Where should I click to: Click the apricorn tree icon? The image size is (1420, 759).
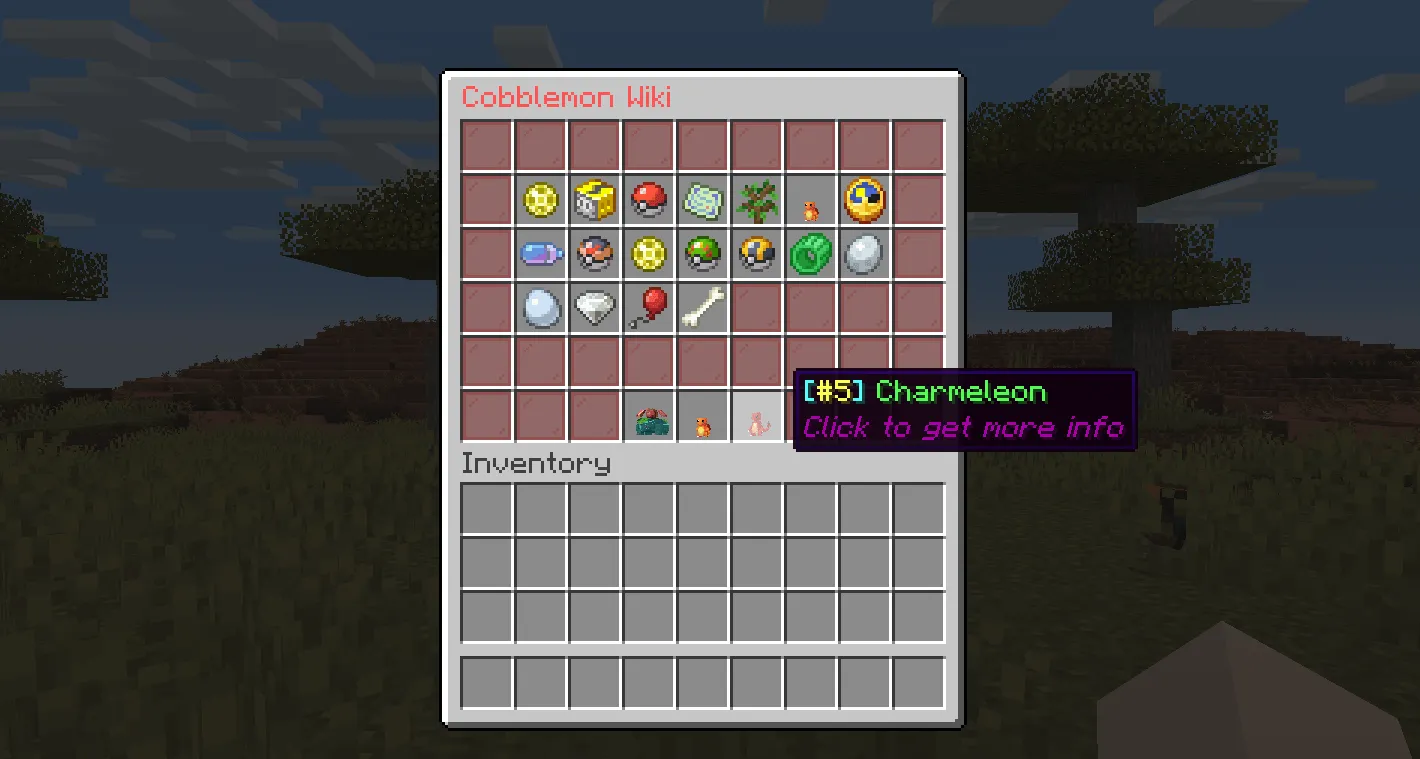[756, 200]
